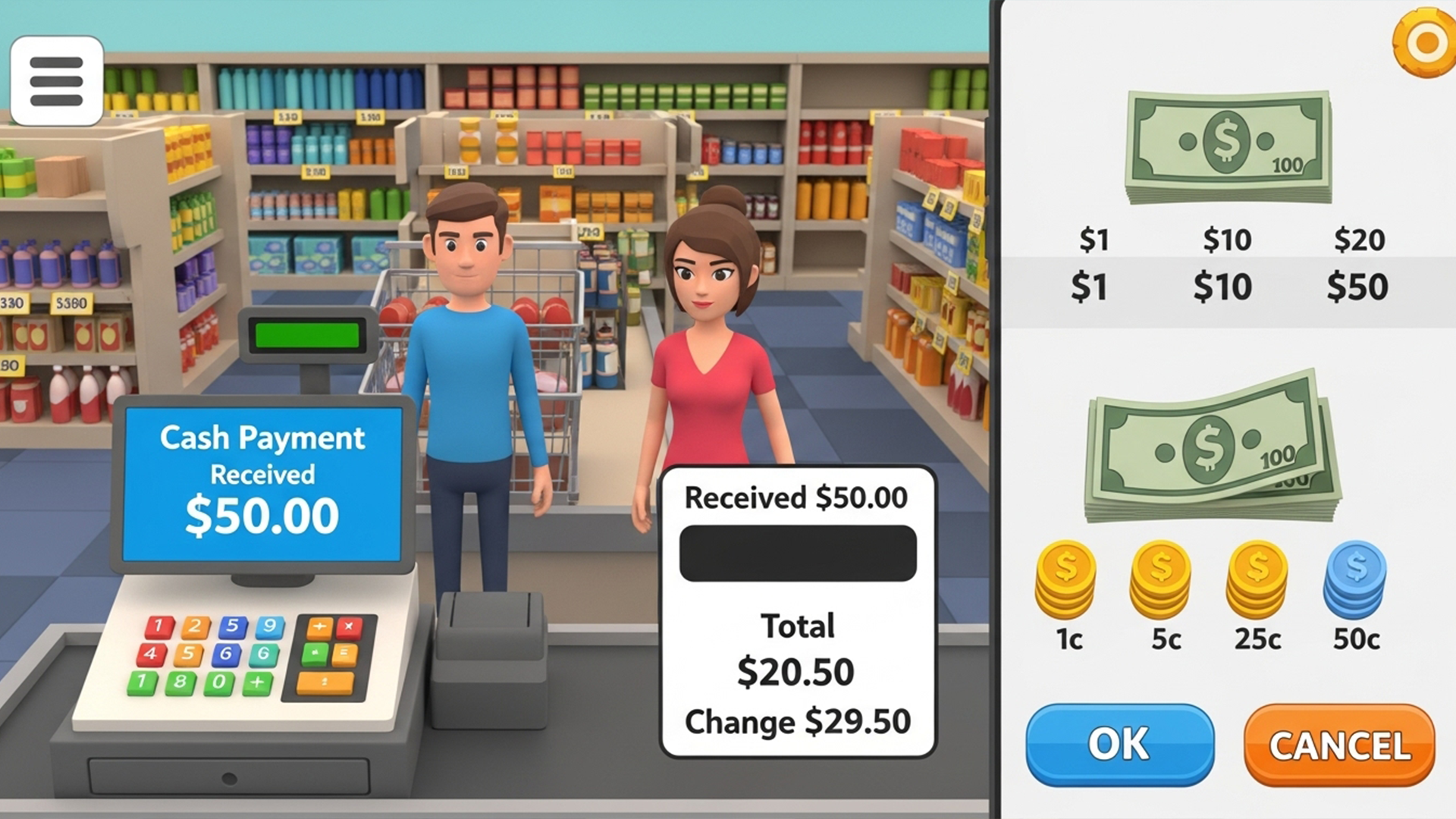Open the hamburger menu
Image resolution: width=1456 pixels, height=819 pixels.
pos(56,81)
